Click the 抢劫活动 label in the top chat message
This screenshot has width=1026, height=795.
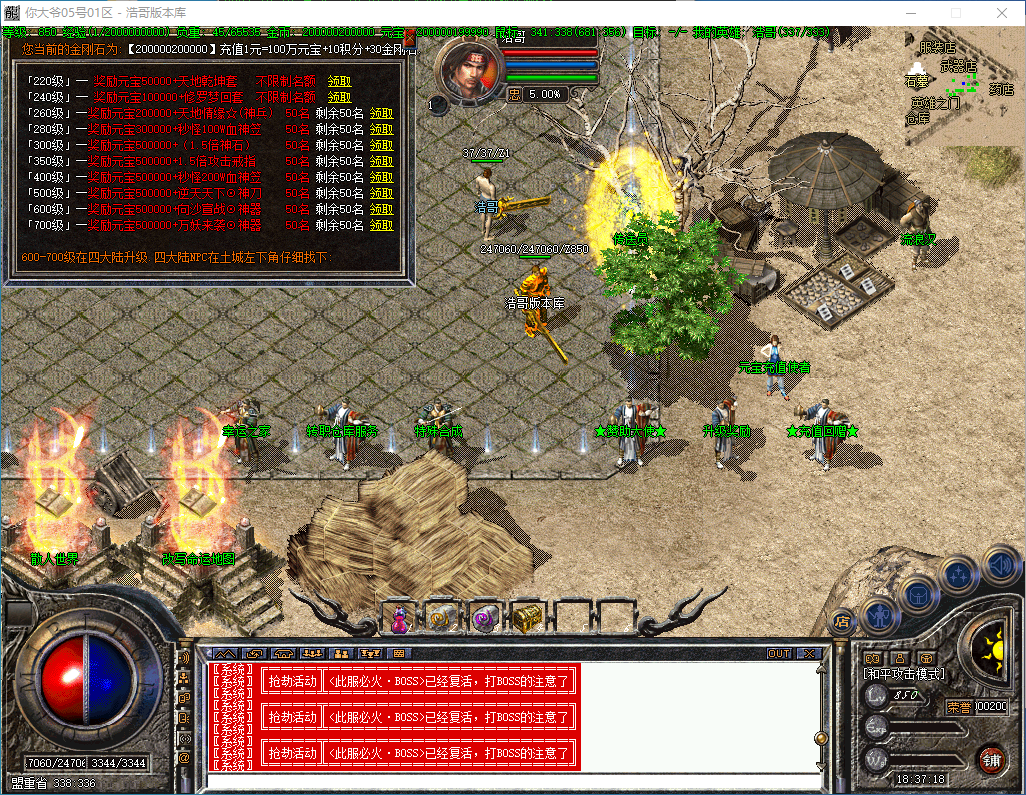point(290,682)
